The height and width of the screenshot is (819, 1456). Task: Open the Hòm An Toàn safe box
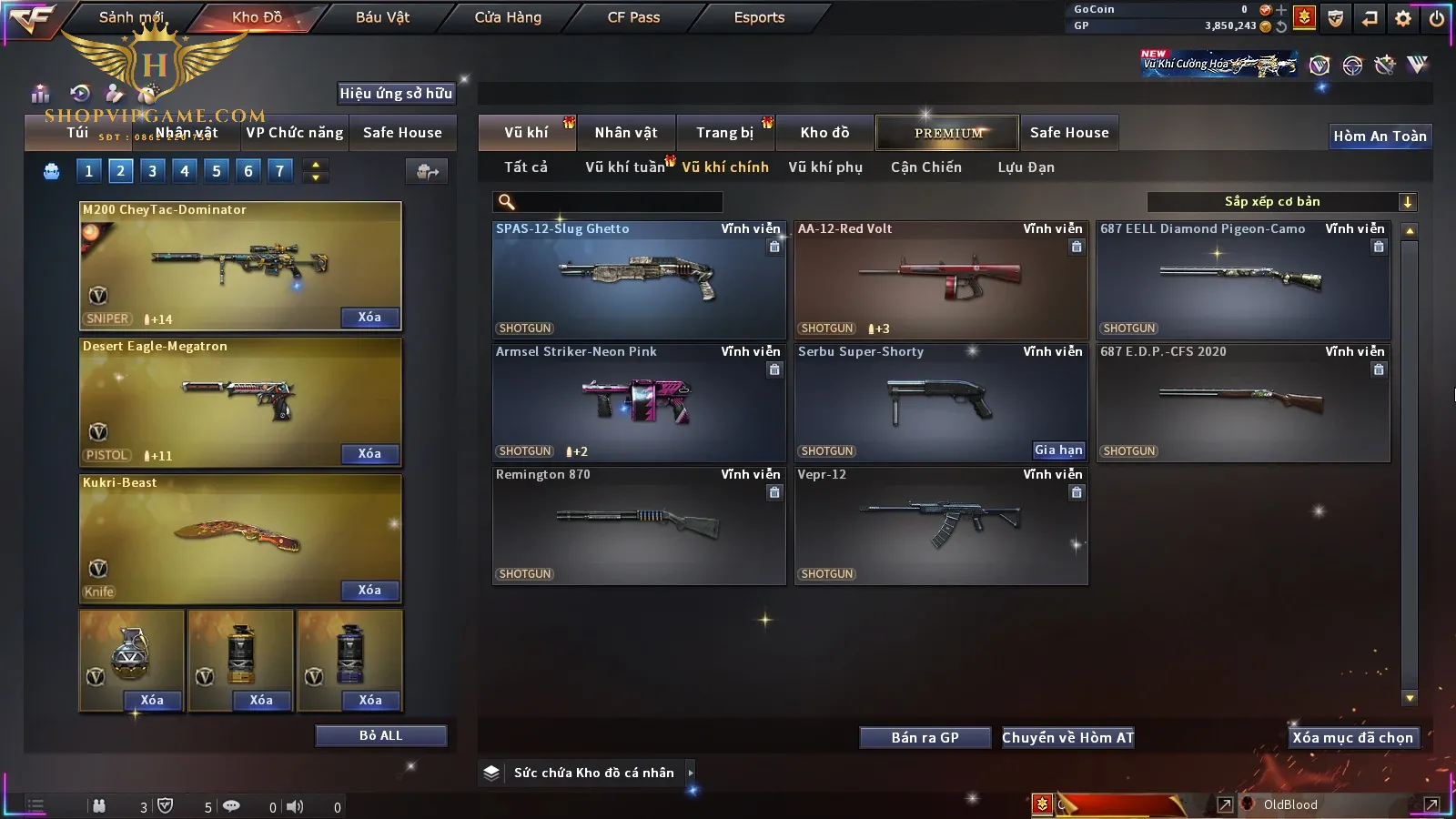[1380, 136]
